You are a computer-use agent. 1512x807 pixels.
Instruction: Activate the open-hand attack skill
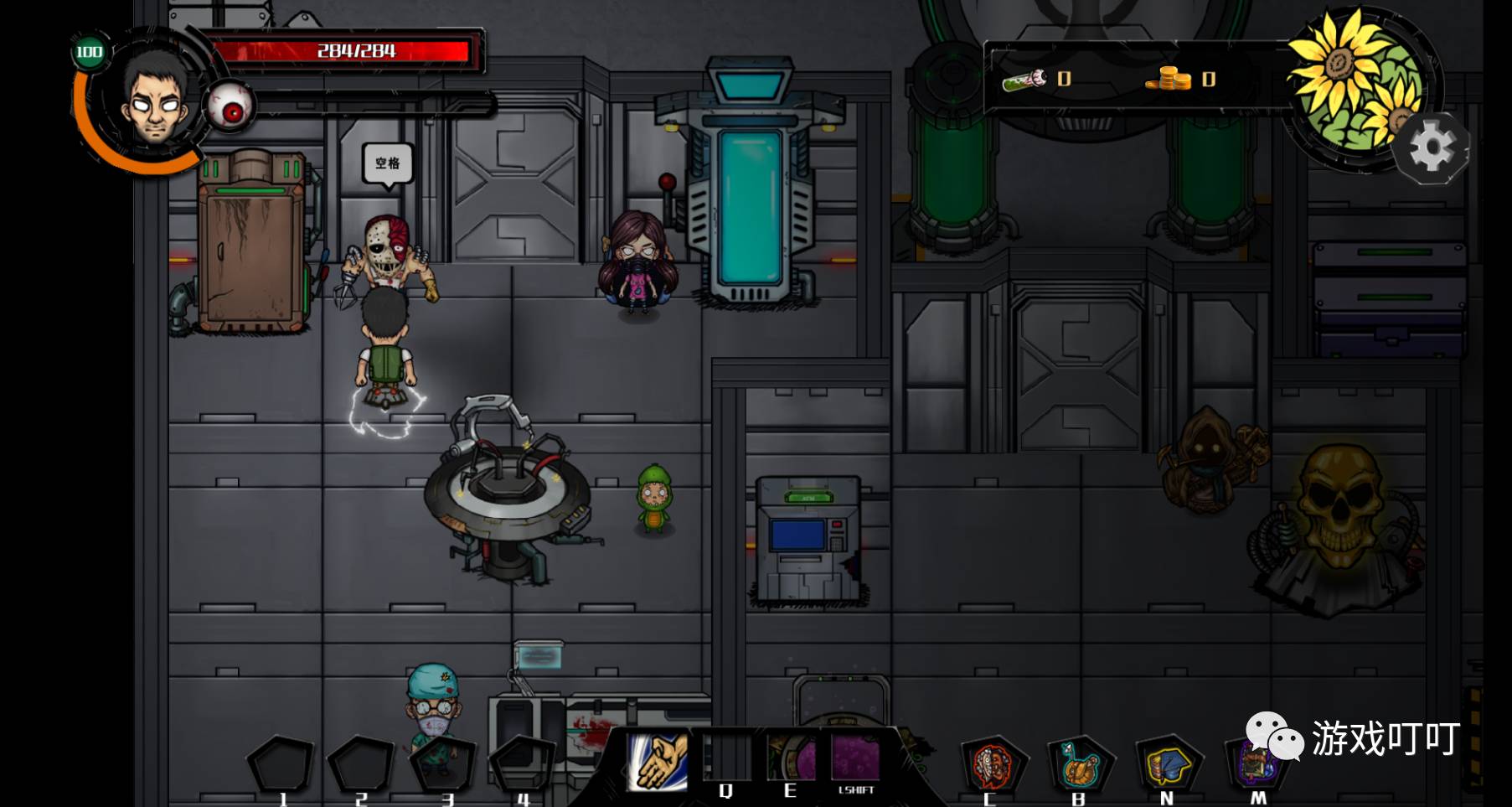[x=658, y=760]
